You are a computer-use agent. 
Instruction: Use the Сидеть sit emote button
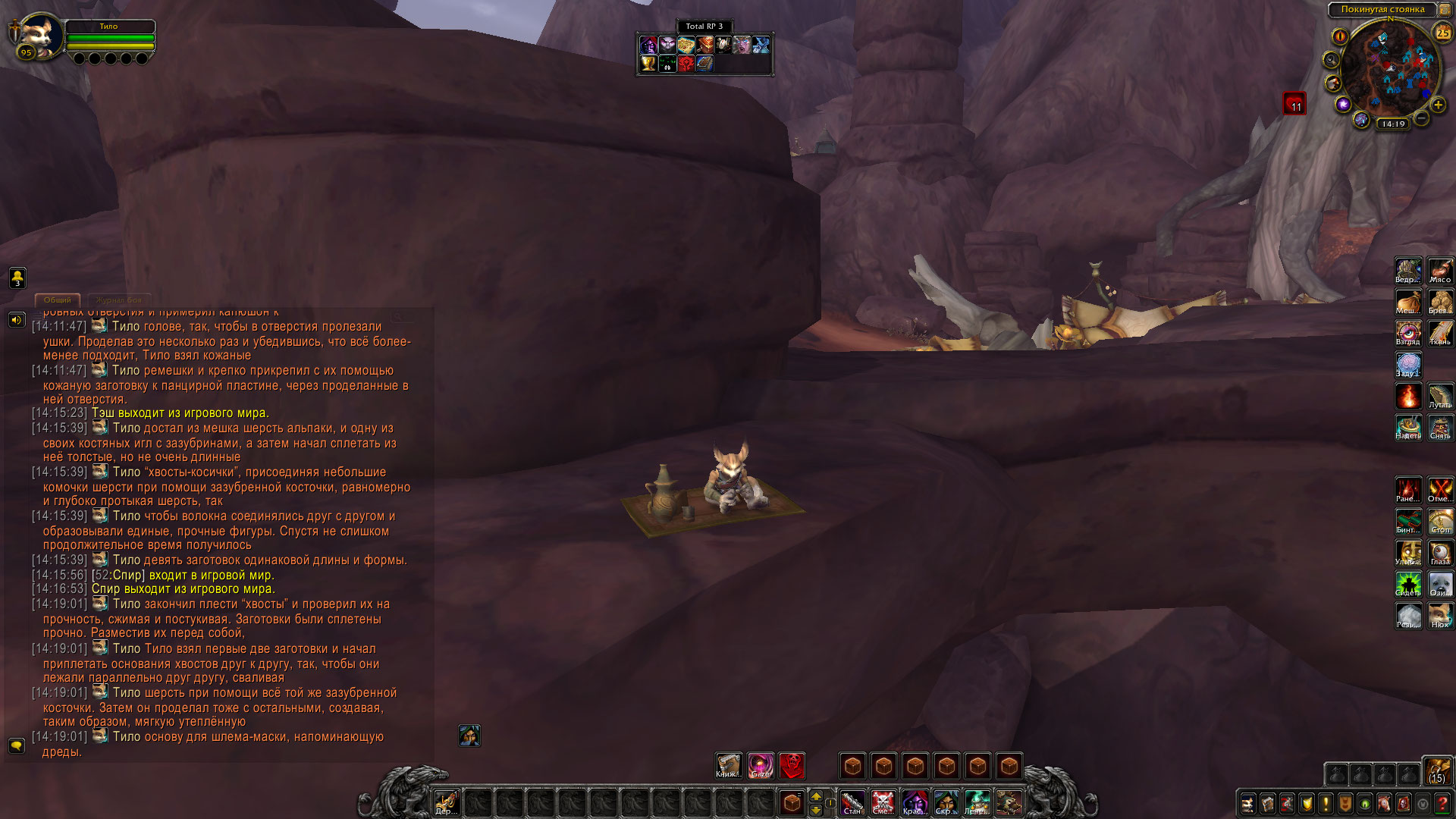coord(1408,584)
